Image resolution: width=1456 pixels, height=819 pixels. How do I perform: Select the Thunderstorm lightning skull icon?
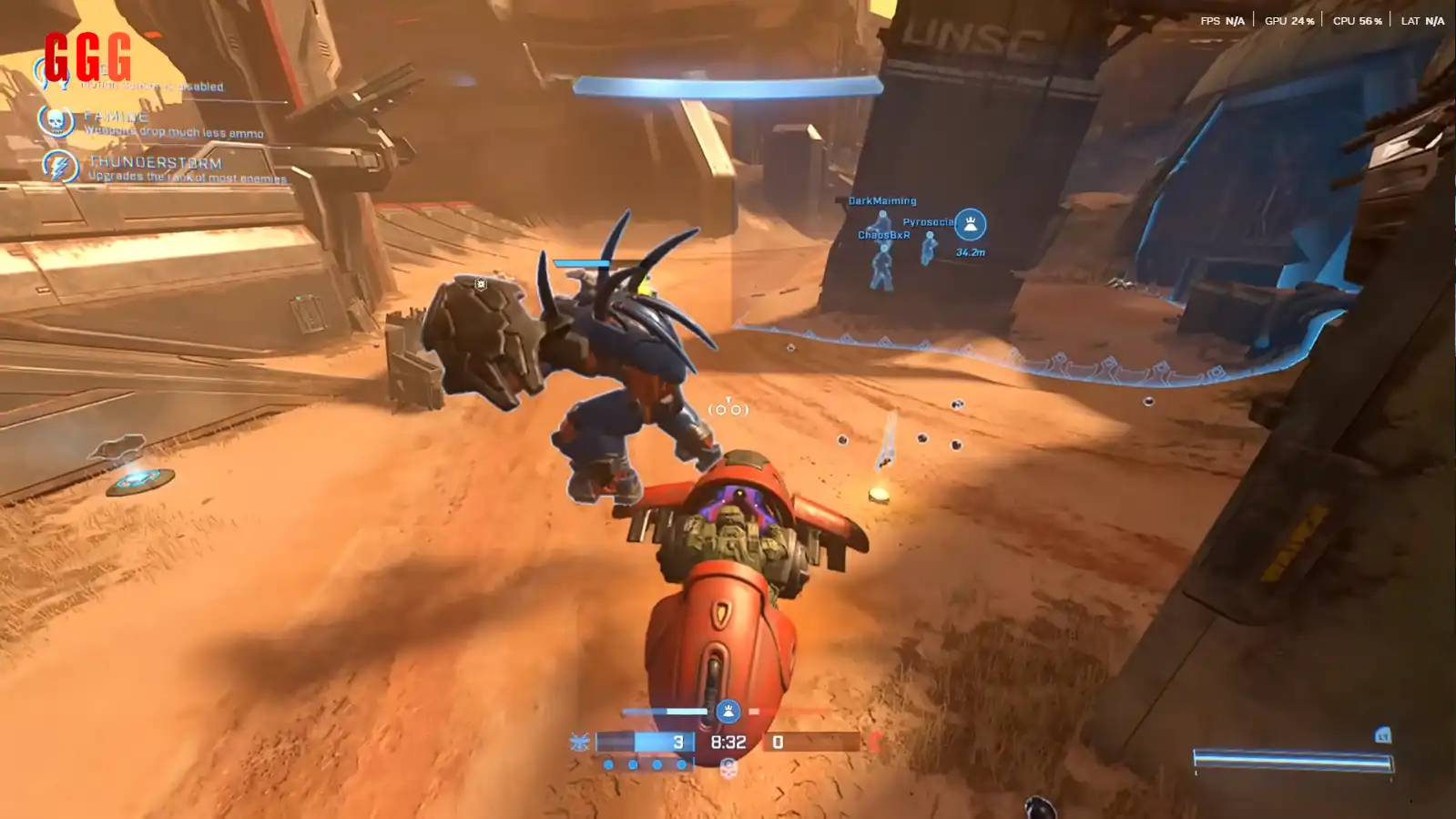coord(60,167)
